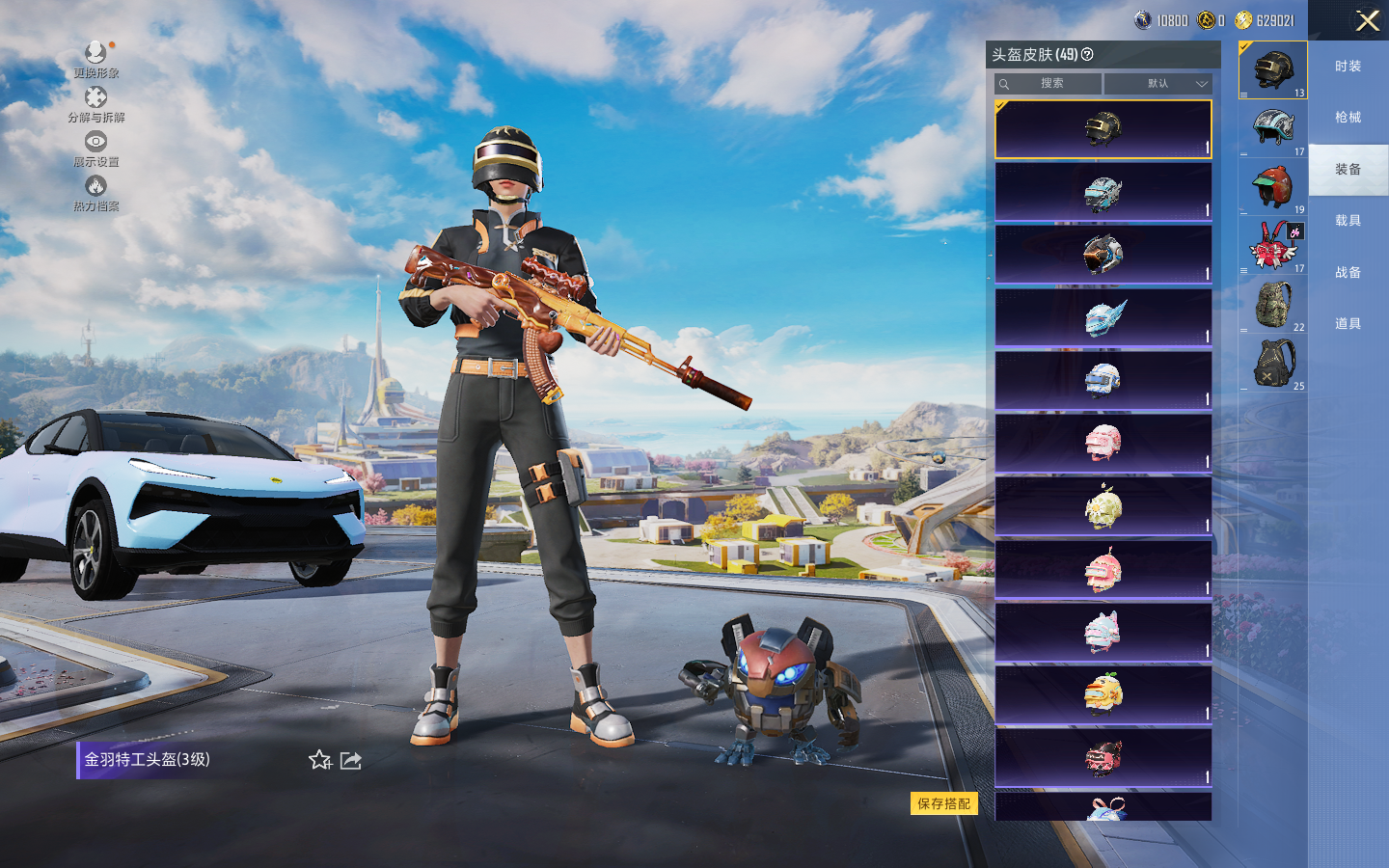The image size is (1389, 868).
Task: Share the outfit with the share icon
Action: coord(351,761)
